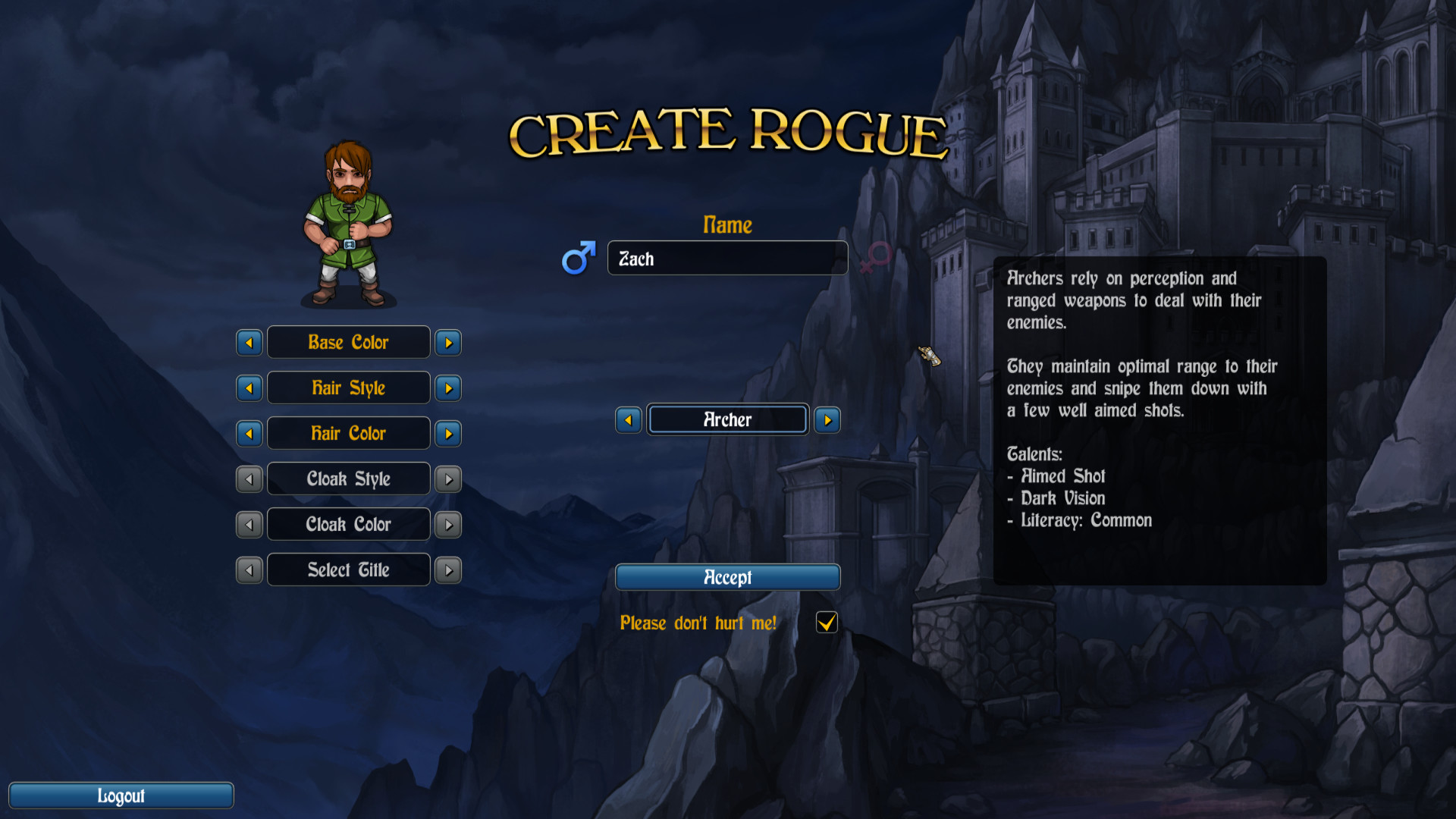Click the right arrow next to Base Color
The image size is (1456, 819).
coord(447,342)
